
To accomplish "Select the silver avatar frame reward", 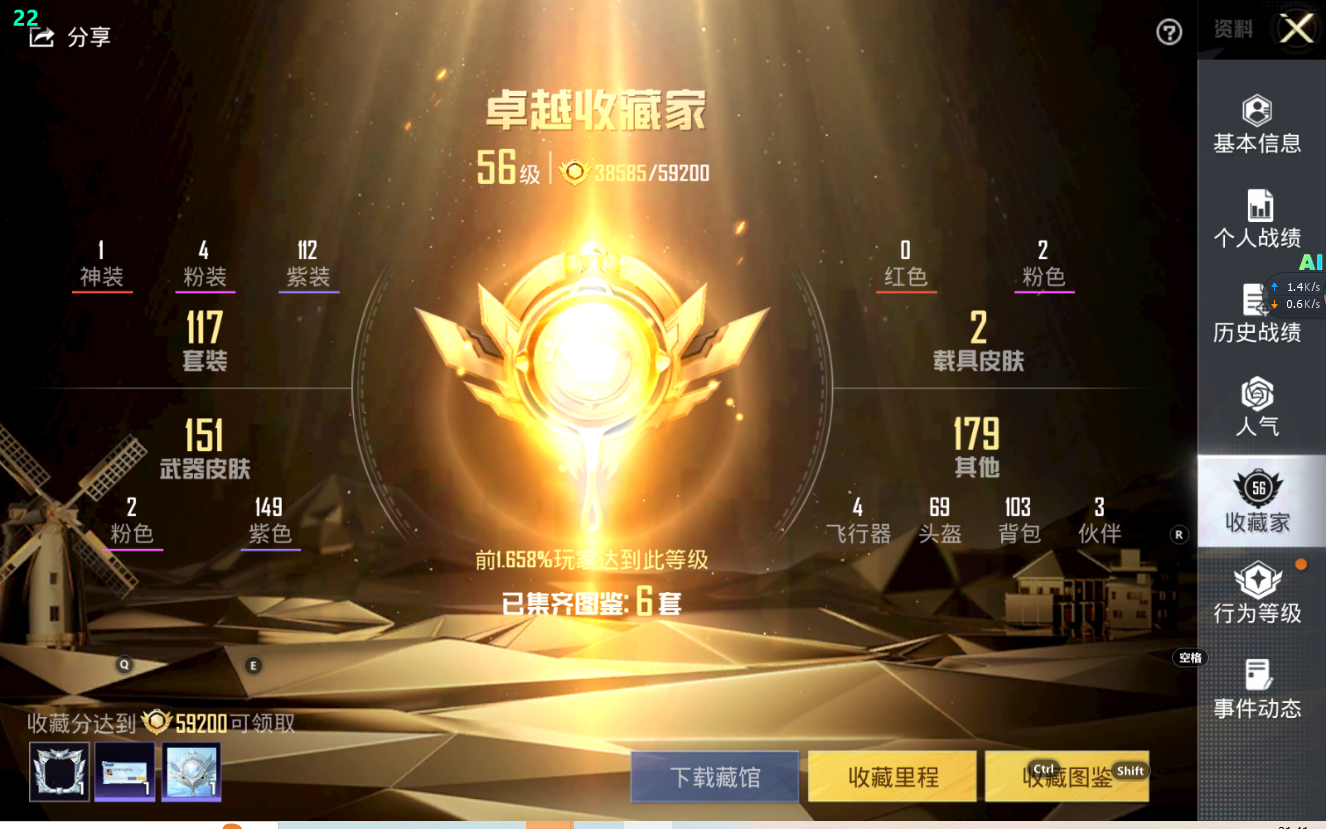I will click(x=60, y=771).
